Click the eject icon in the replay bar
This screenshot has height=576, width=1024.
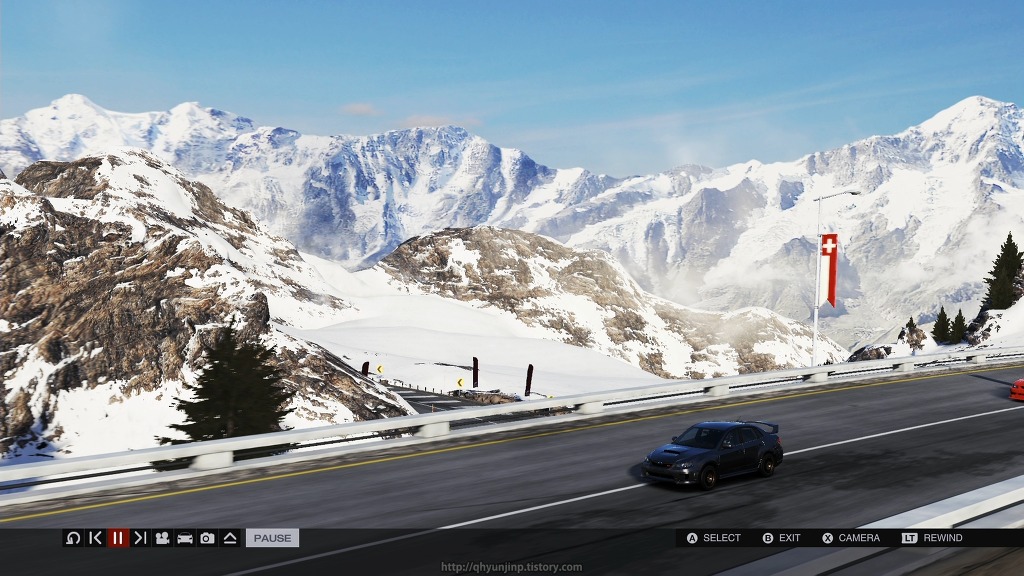click(x=229, y=538)
